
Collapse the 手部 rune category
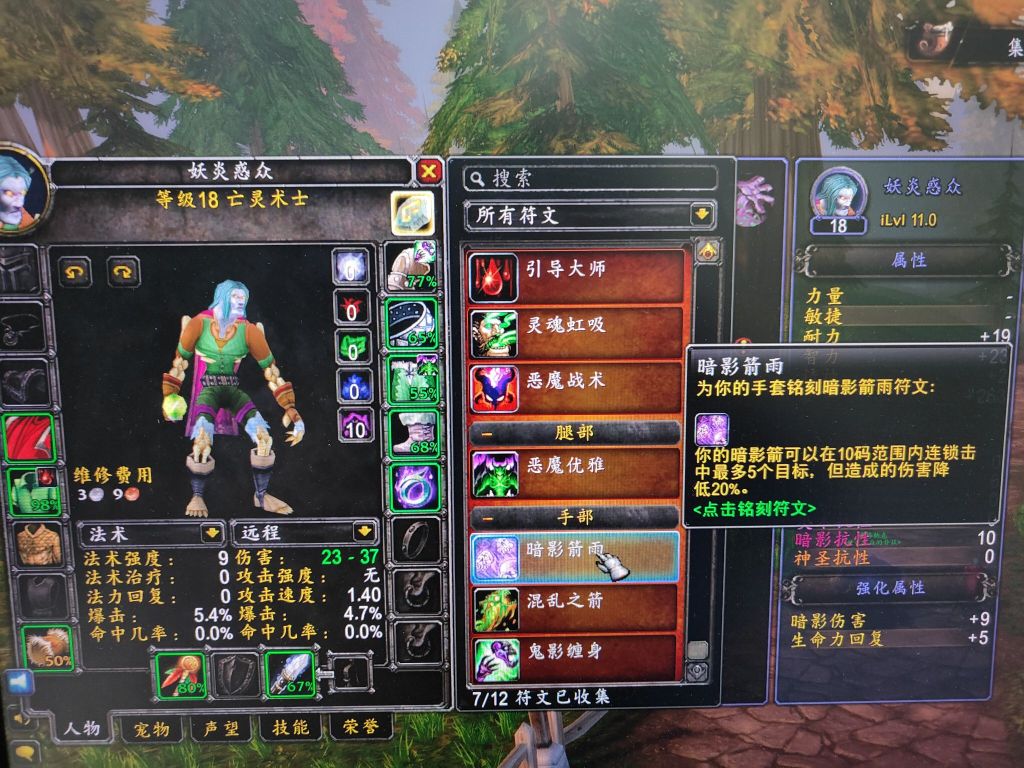point(485,517)
